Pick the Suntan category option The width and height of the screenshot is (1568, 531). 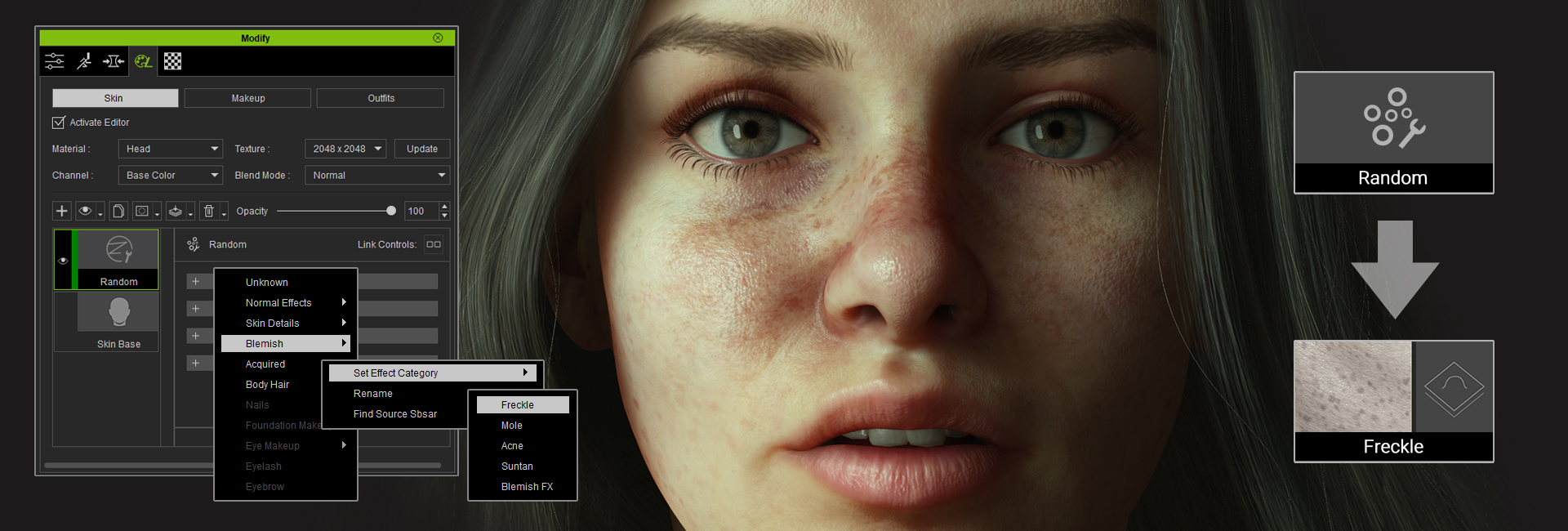tap(517, 466)
